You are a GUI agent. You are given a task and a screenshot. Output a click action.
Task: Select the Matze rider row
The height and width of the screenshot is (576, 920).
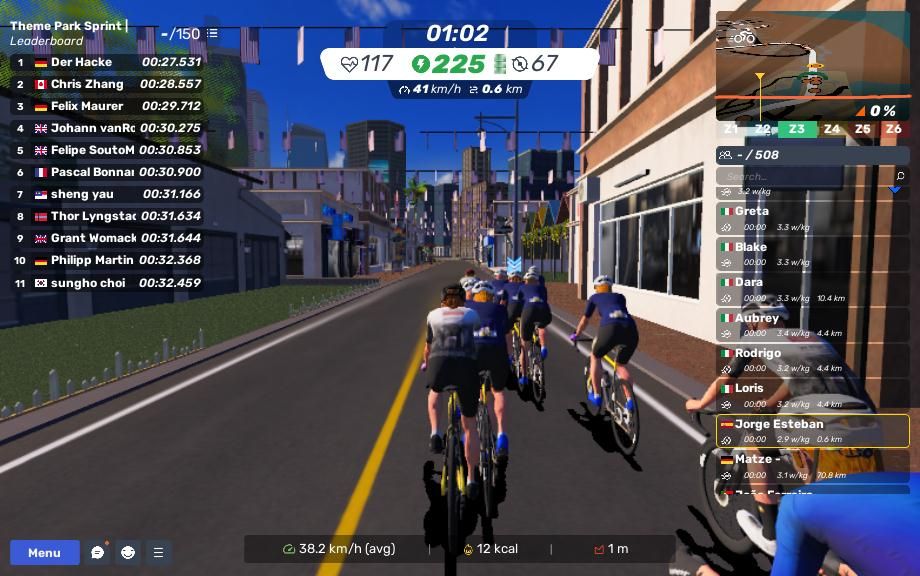tap(812, 466)
